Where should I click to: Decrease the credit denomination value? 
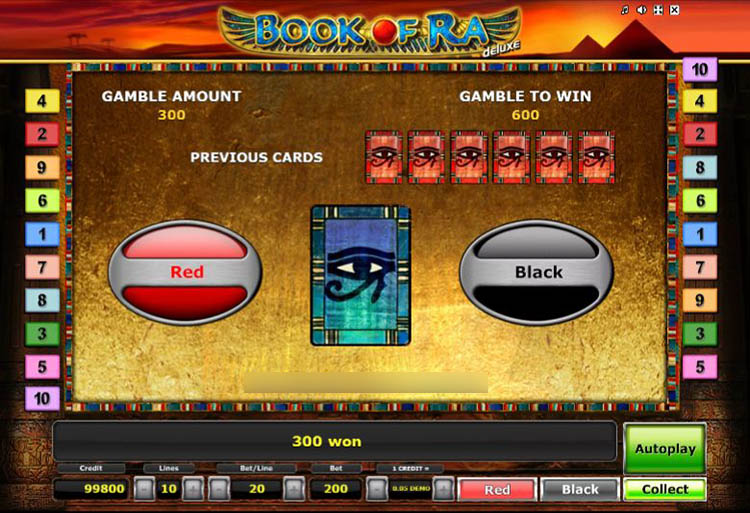click(376, 490)
